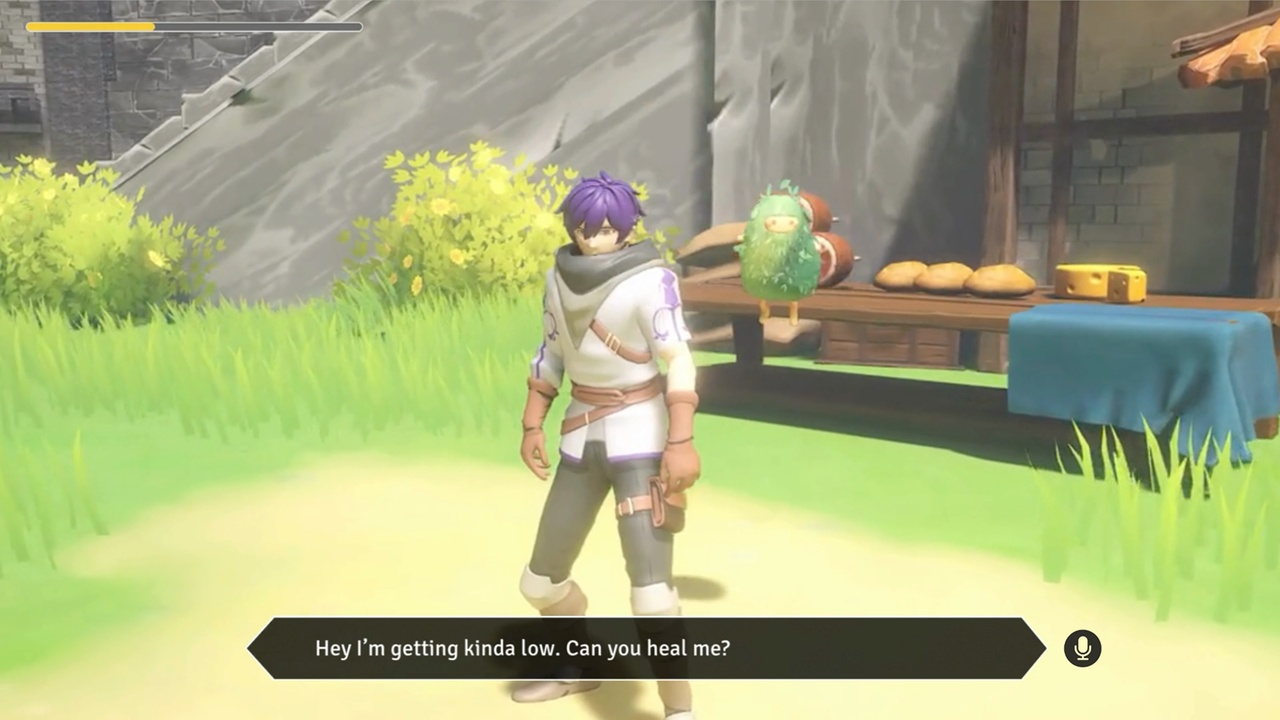Click the voice message text box

[646, 648]
